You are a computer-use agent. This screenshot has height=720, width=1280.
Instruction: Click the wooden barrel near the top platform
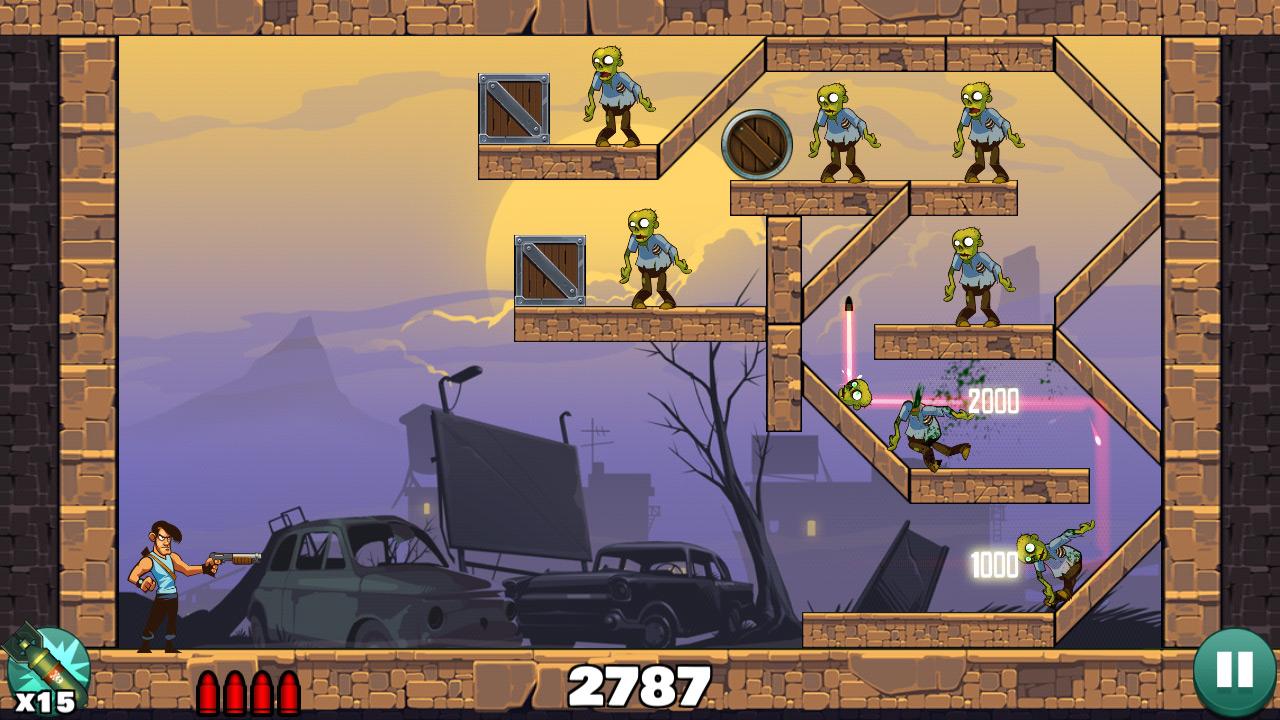pyautogui.click(x=755, y=145)
